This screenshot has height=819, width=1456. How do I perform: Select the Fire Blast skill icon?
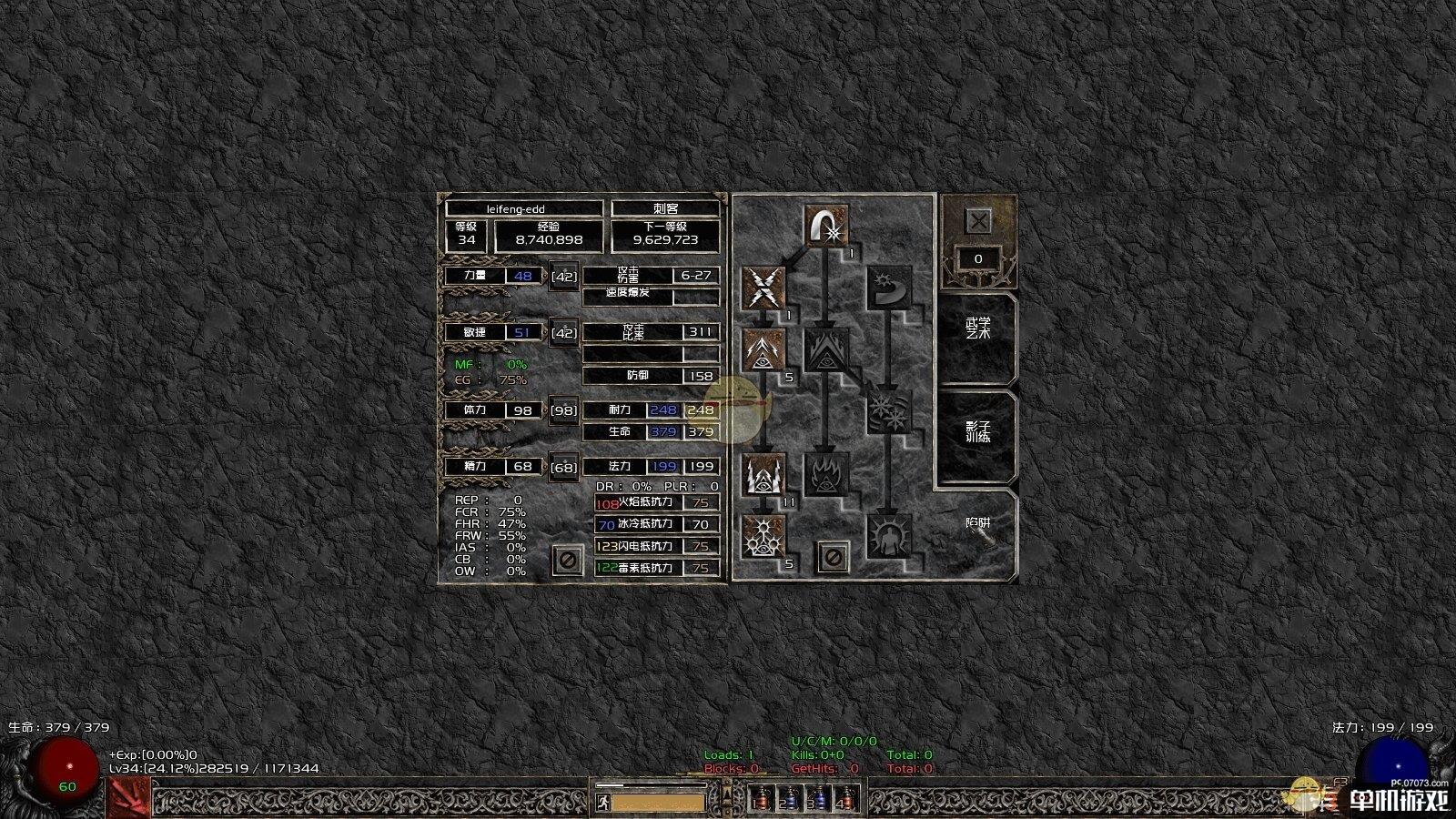coord(826,227)
